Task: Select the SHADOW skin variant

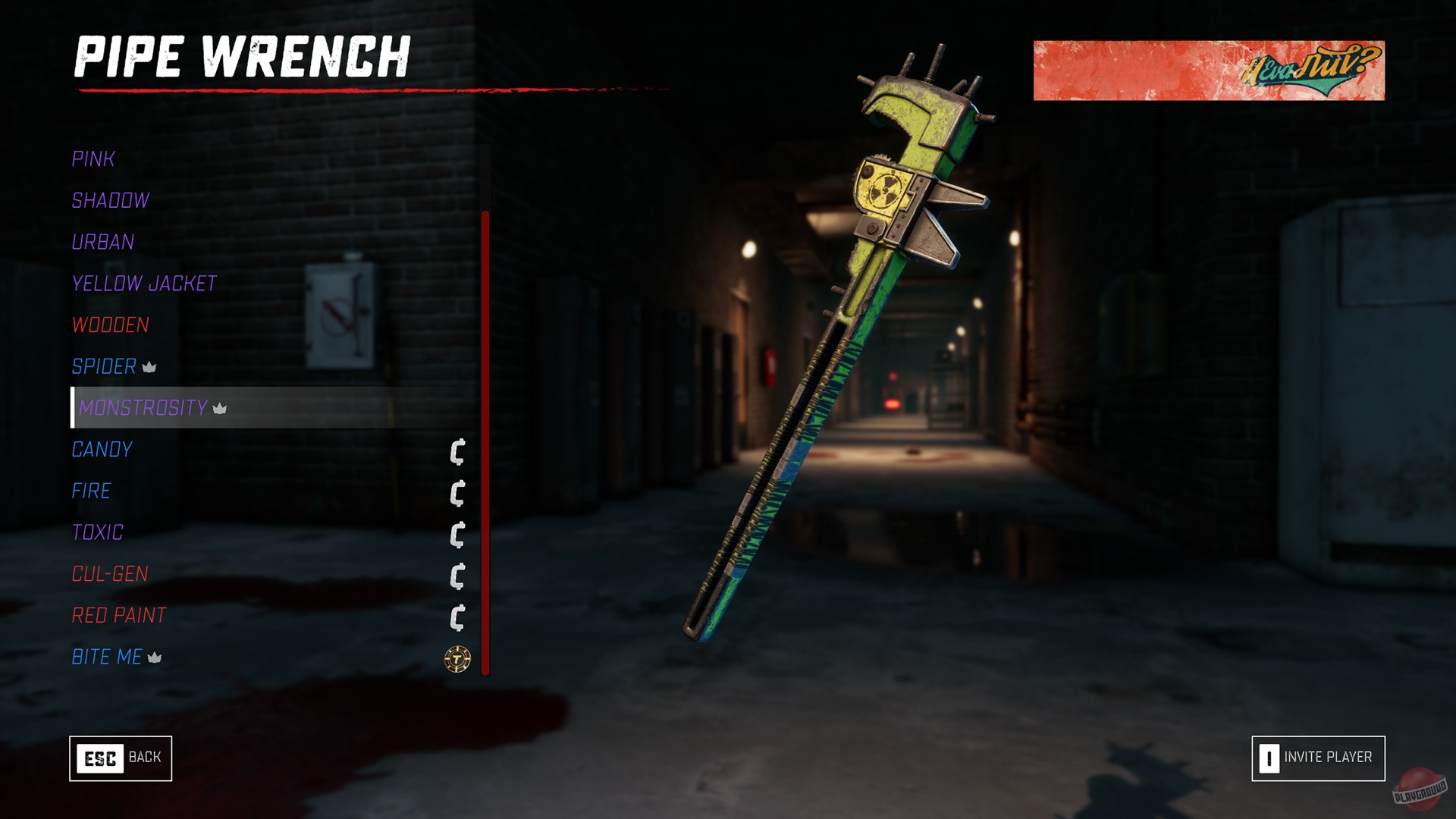Action: pyautogui.click(x=109, y=201)
